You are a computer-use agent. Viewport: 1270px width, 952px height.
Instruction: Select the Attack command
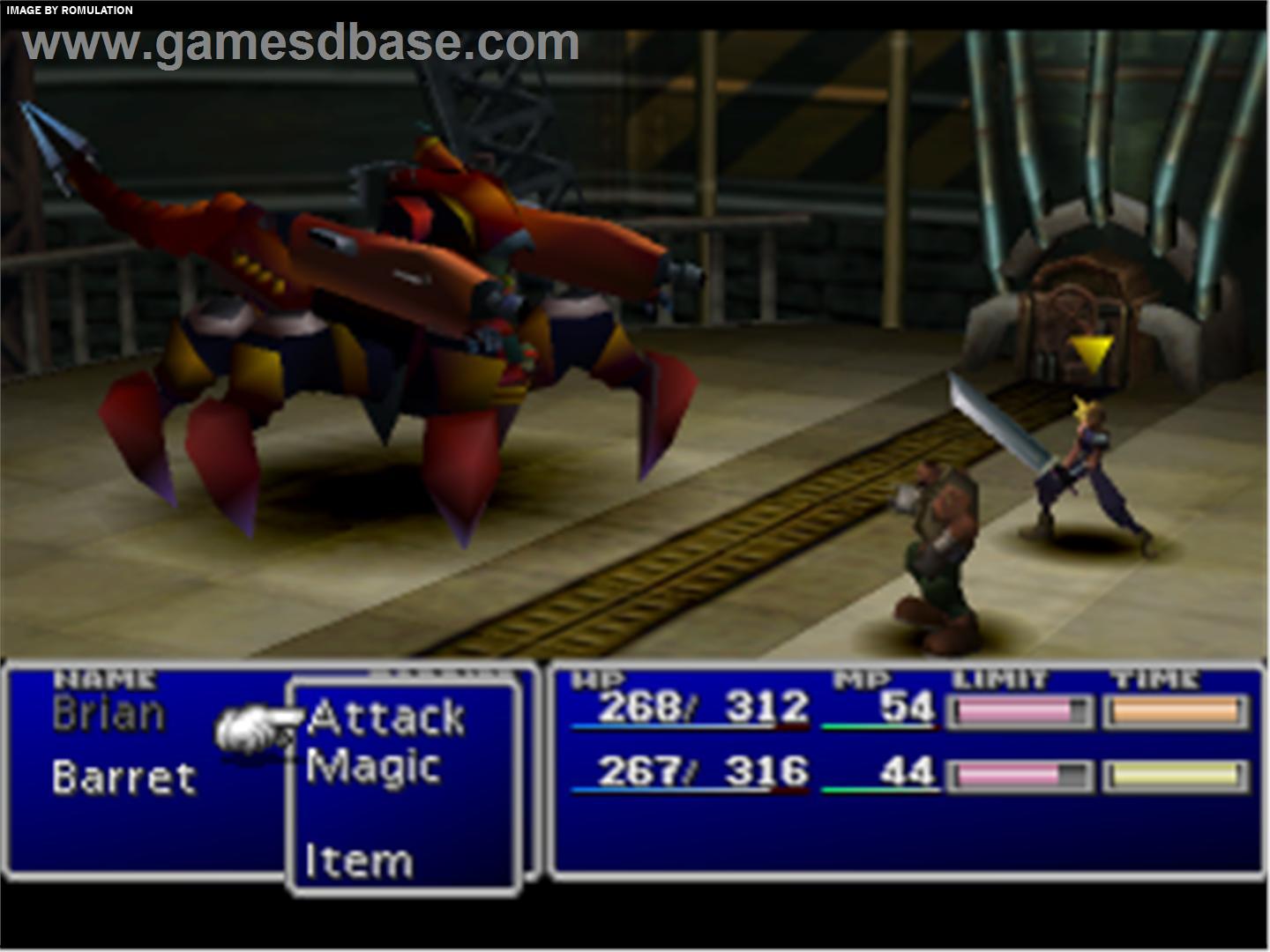pos(386,718)
